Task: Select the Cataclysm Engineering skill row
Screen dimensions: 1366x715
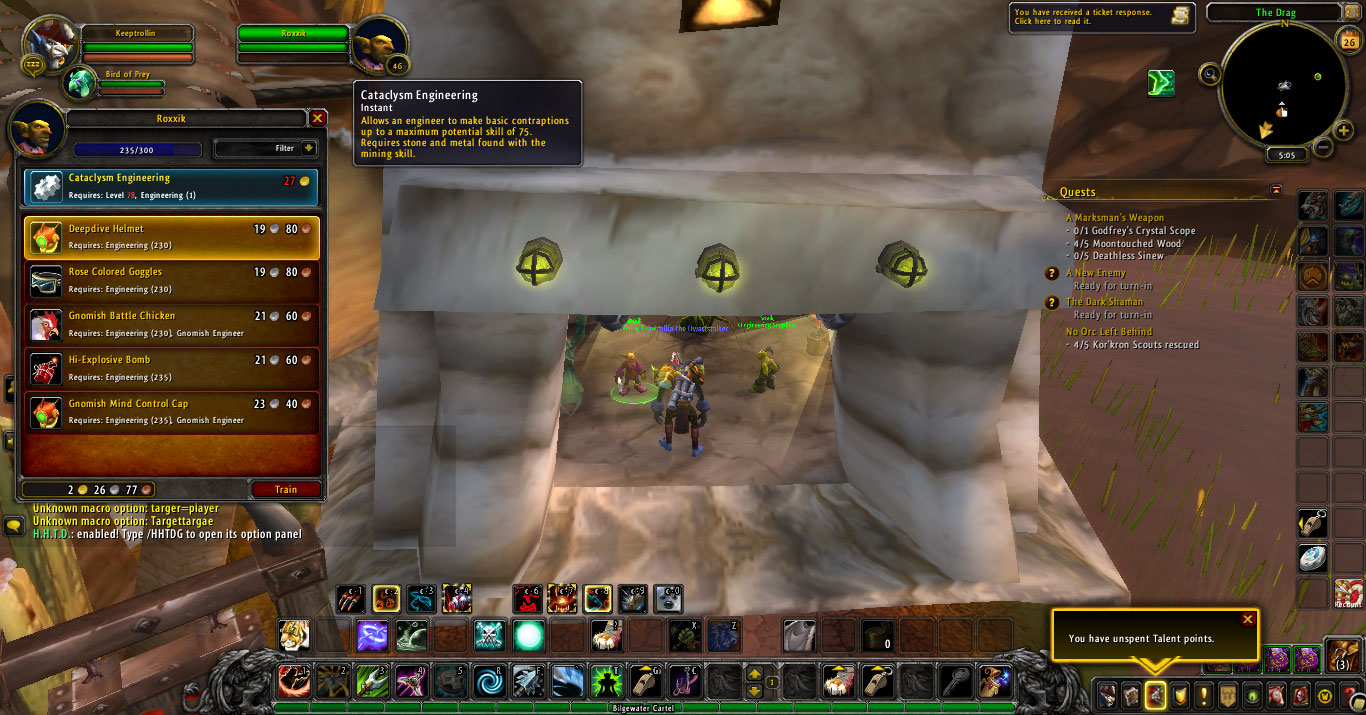Action: pos(171,186)
